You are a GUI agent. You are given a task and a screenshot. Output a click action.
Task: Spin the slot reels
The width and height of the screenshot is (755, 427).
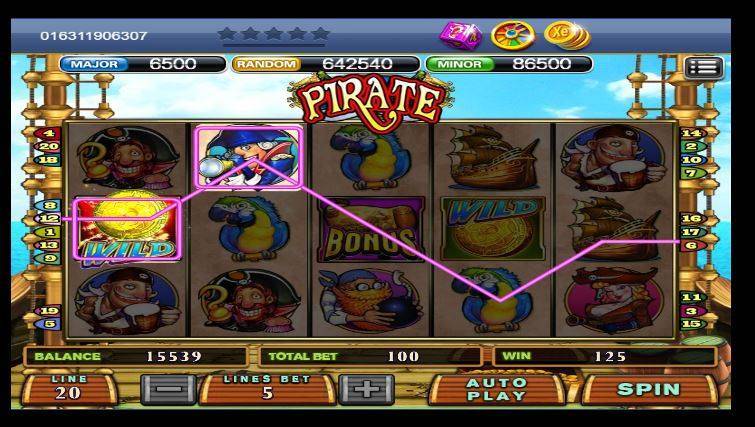648,389
